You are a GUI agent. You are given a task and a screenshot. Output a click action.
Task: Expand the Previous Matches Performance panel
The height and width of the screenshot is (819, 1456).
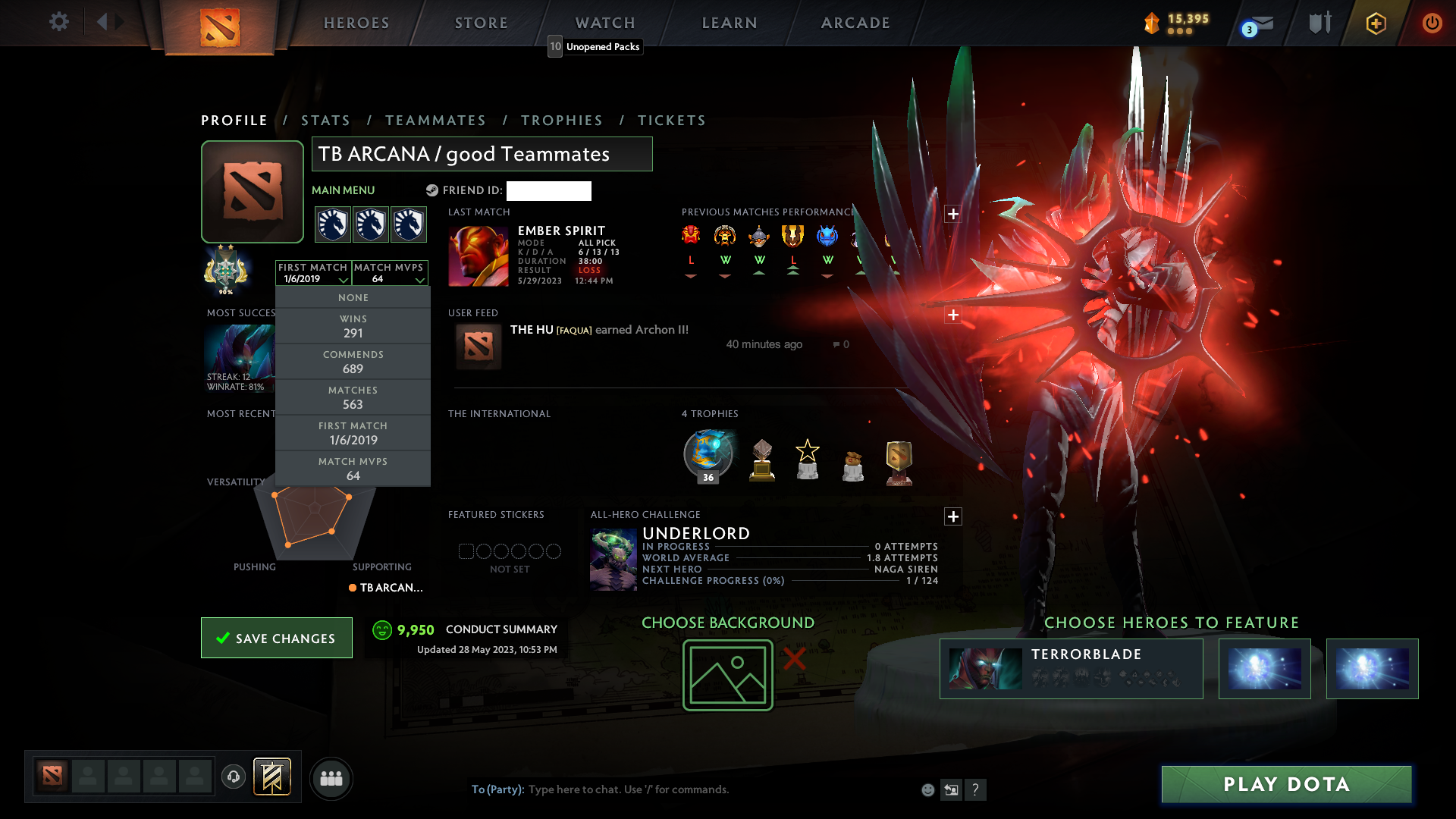point(952,214)
